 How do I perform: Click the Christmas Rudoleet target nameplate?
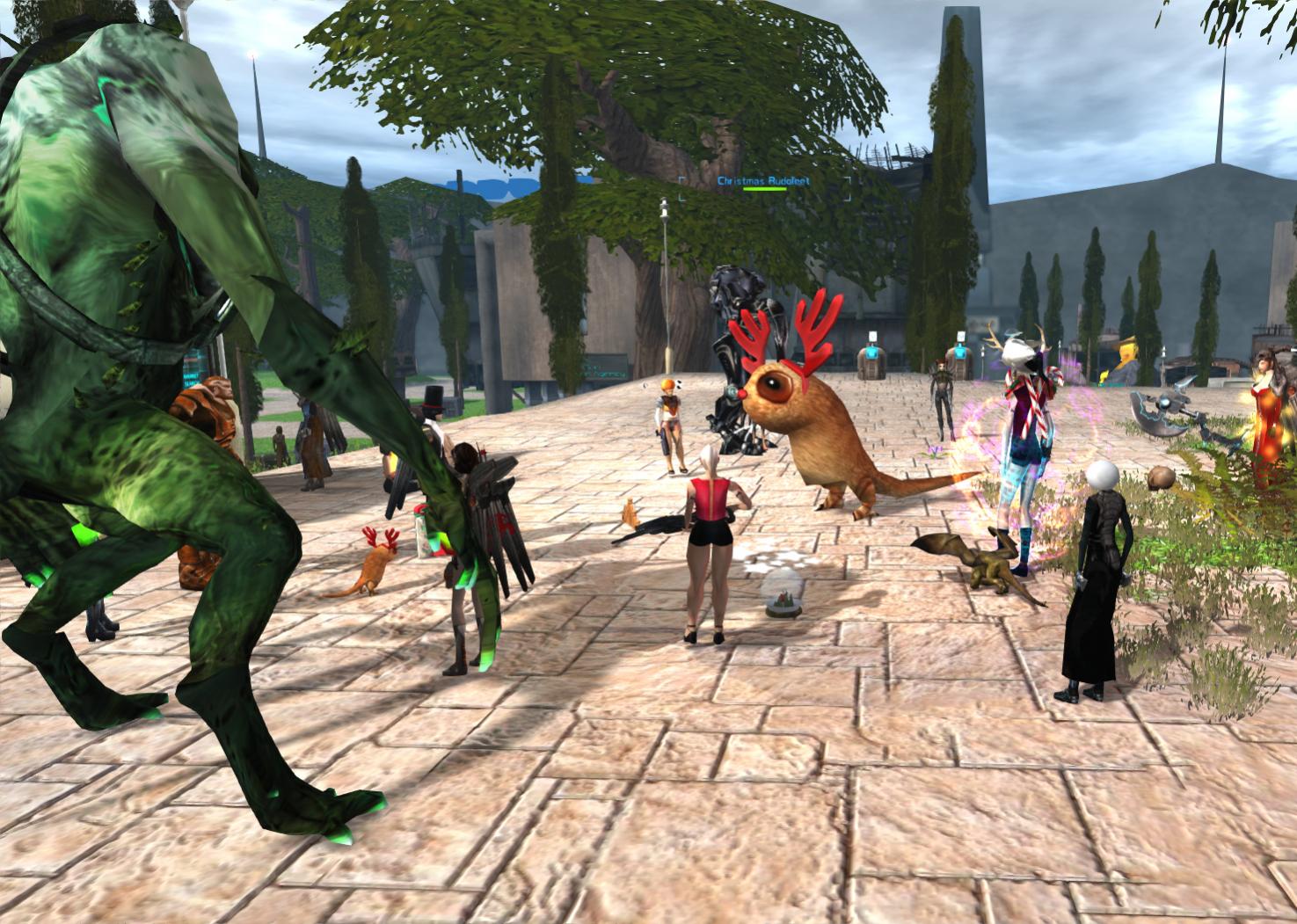click(x=762, y=181)
